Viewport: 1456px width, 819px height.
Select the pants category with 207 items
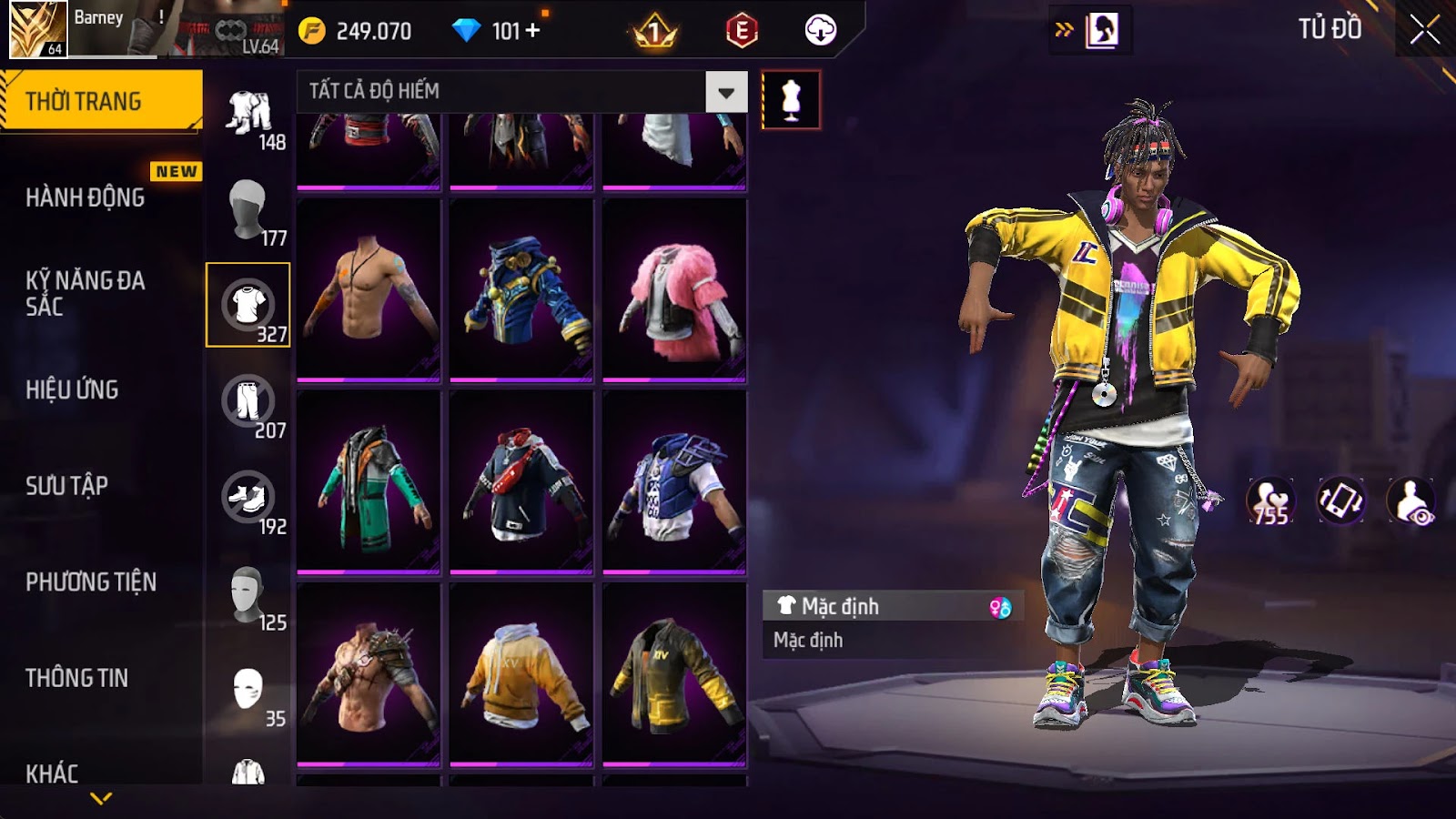pos(248,401)
